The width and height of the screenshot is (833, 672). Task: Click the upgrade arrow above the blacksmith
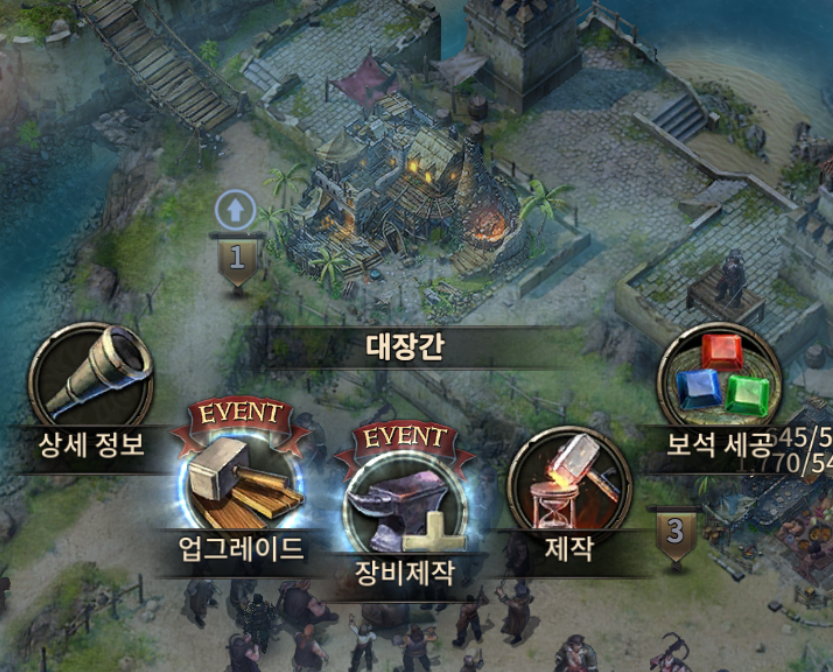236,211
